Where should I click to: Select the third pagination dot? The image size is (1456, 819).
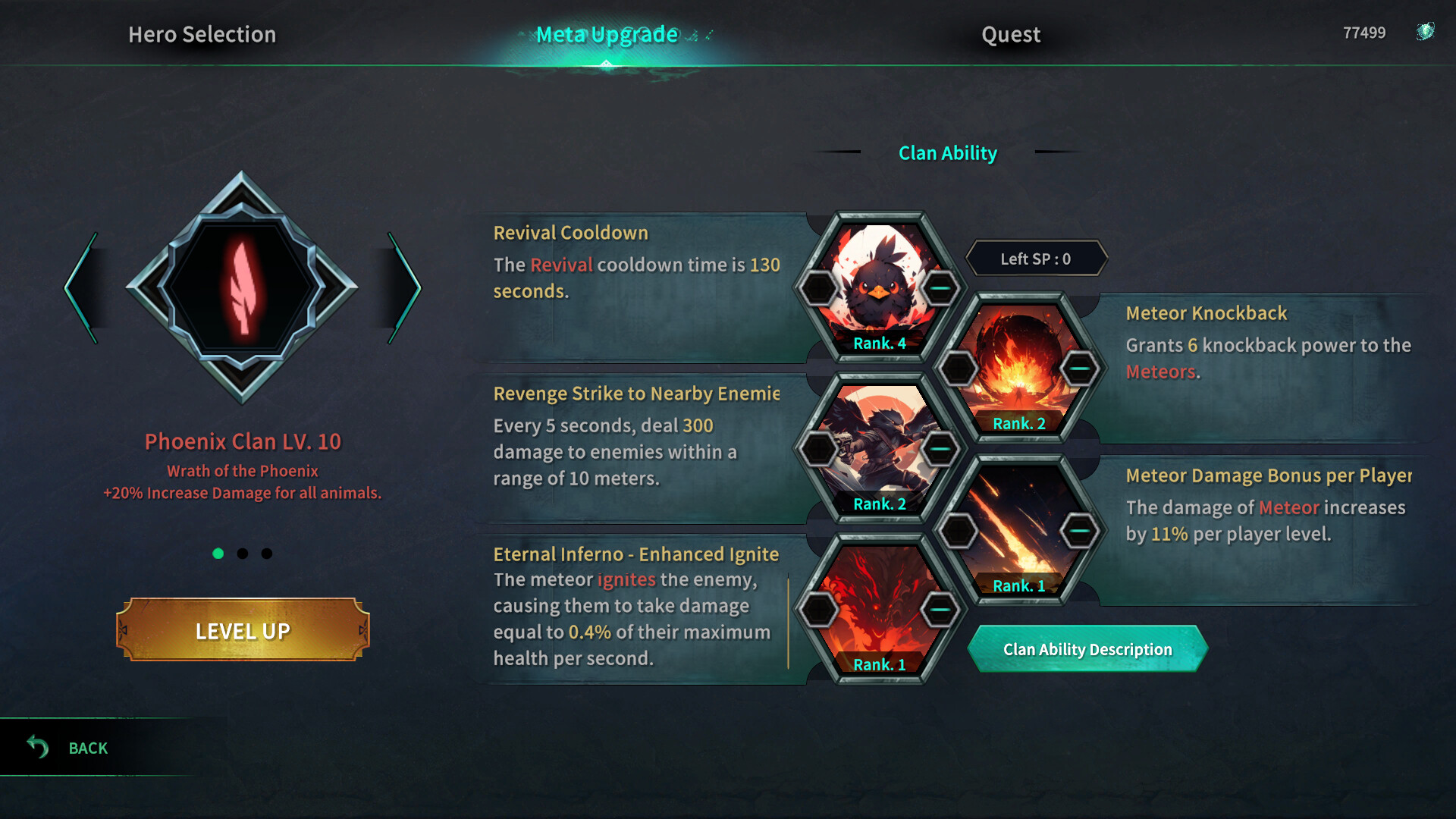(266, 554)
